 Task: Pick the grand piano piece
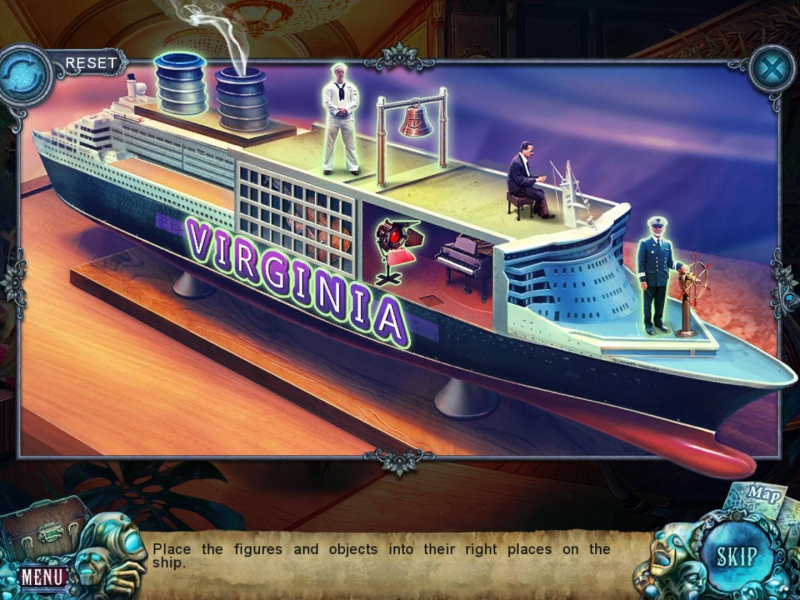[465, 262]
